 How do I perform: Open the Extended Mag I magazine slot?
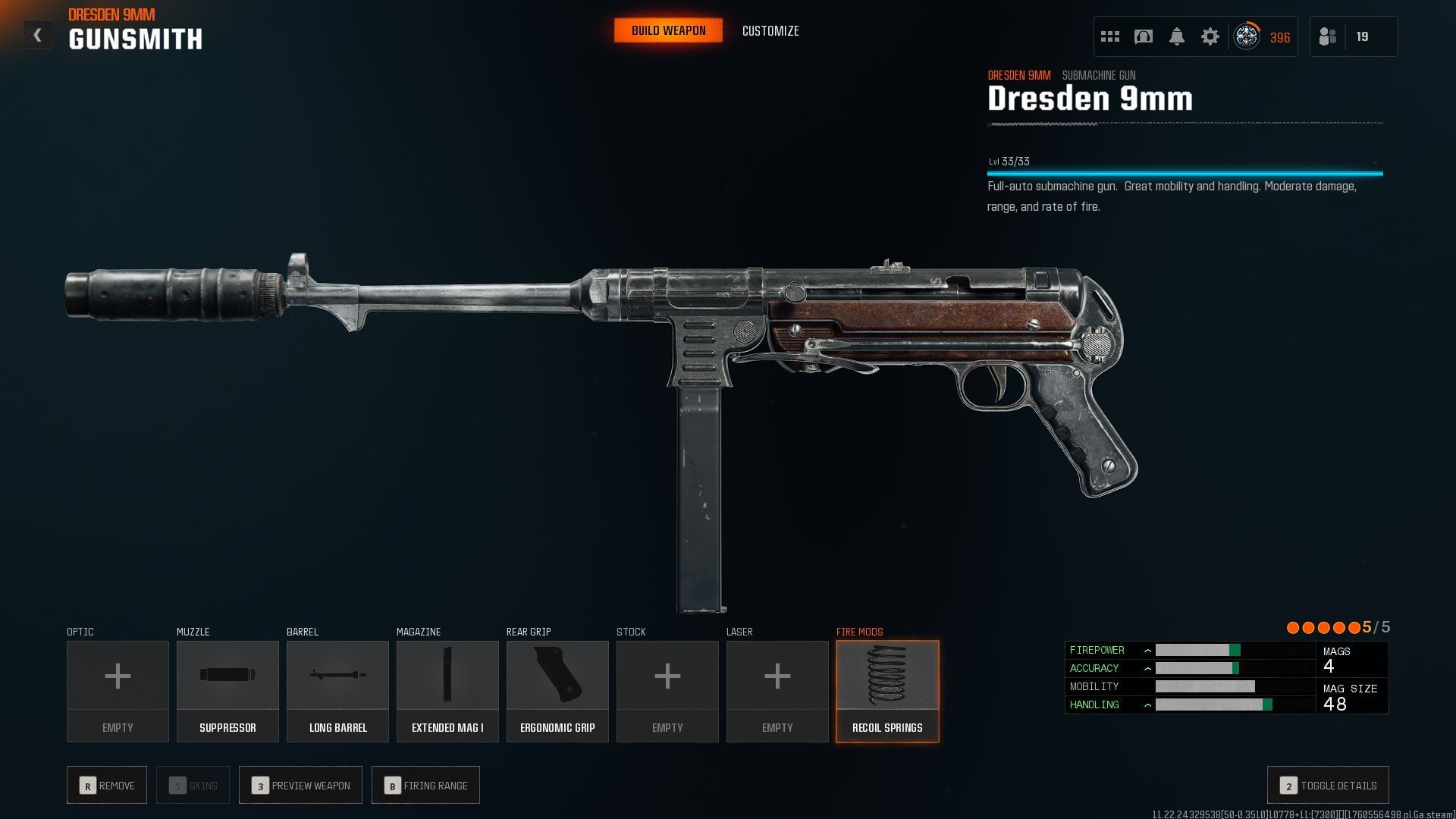(x=447, y=691)
